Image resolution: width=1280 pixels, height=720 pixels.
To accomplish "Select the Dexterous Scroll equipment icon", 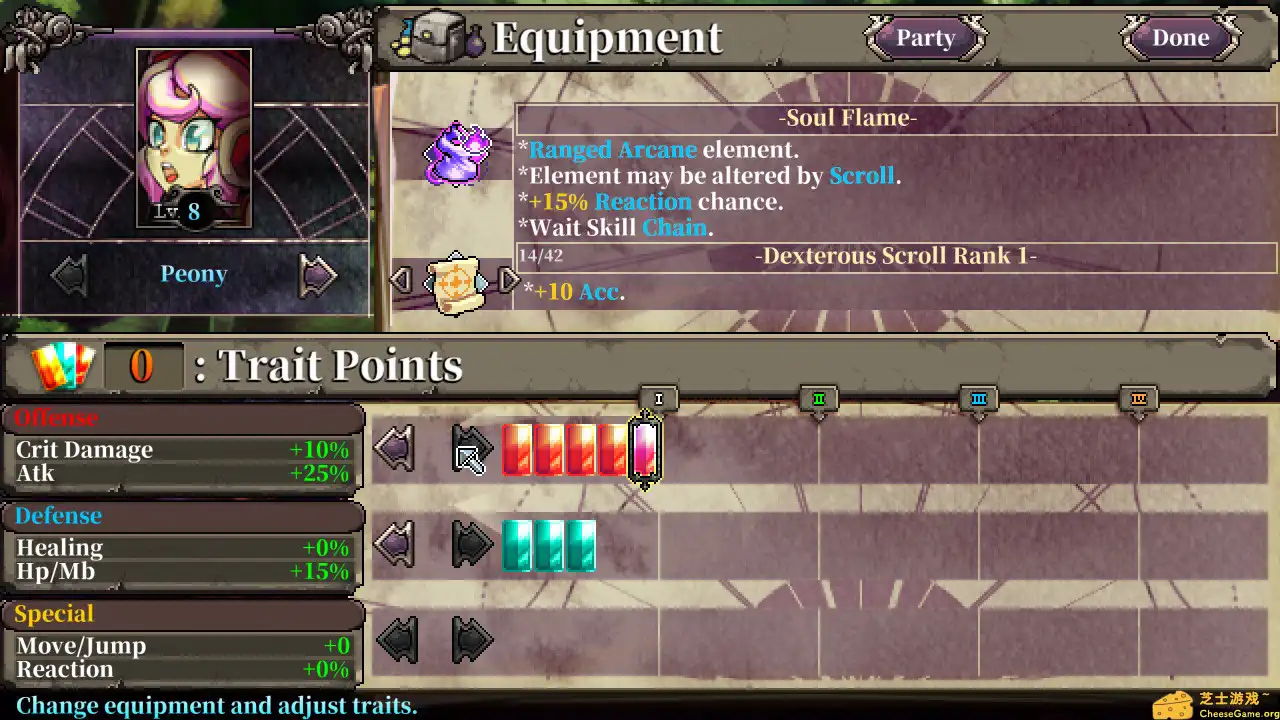I will [x=456, y=282].
